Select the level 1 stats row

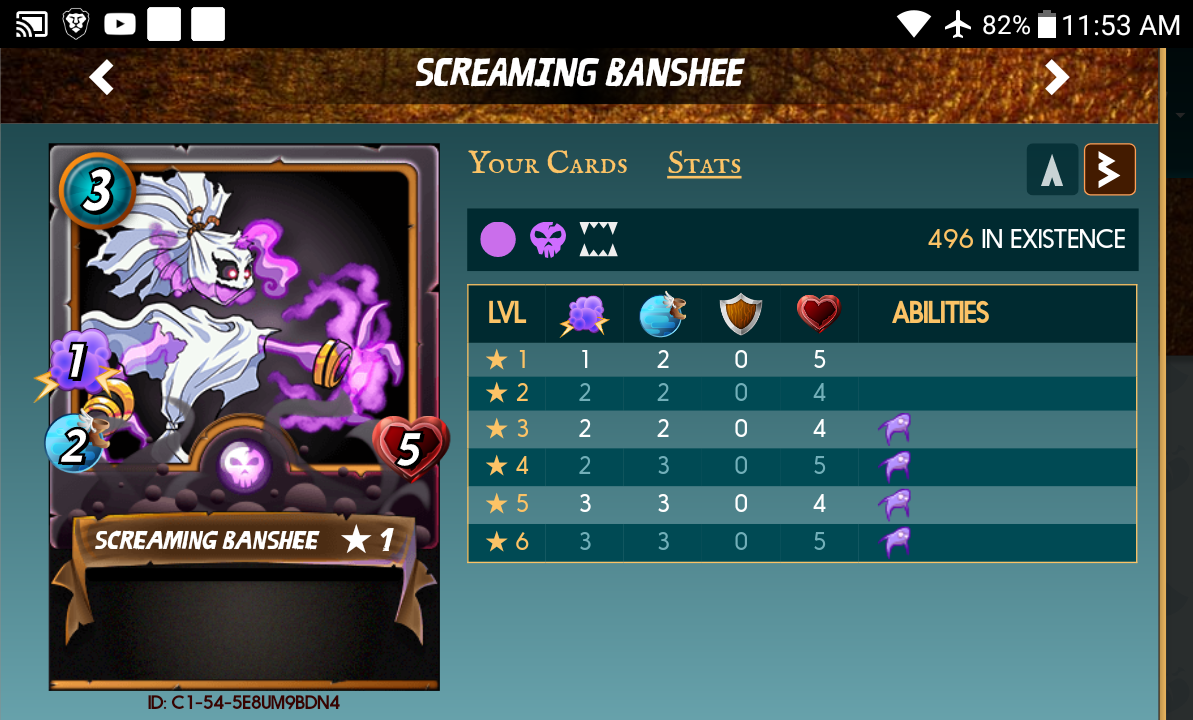pyautogui.click(x=801, y=360)
